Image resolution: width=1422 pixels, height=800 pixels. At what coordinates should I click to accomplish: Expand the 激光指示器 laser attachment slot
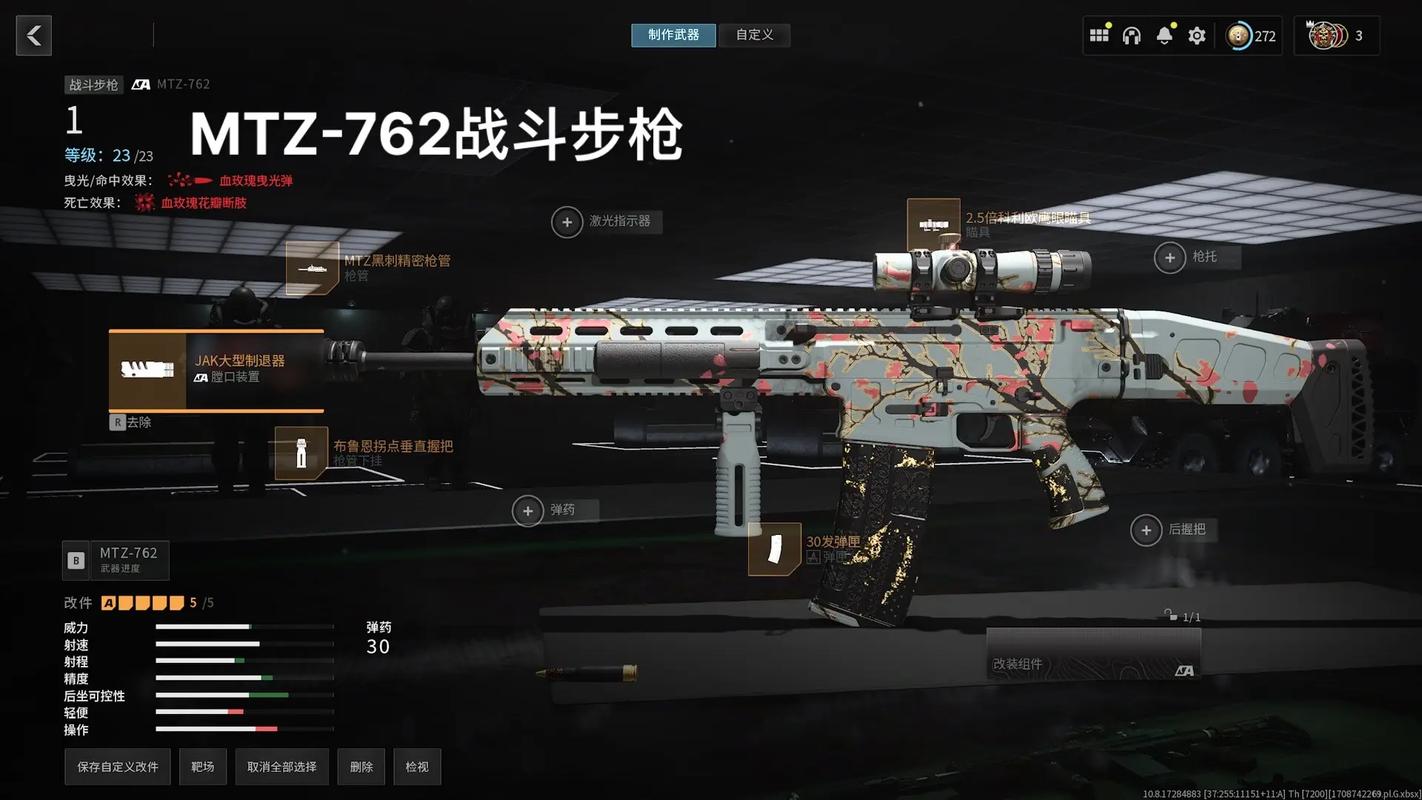(568, 221)
